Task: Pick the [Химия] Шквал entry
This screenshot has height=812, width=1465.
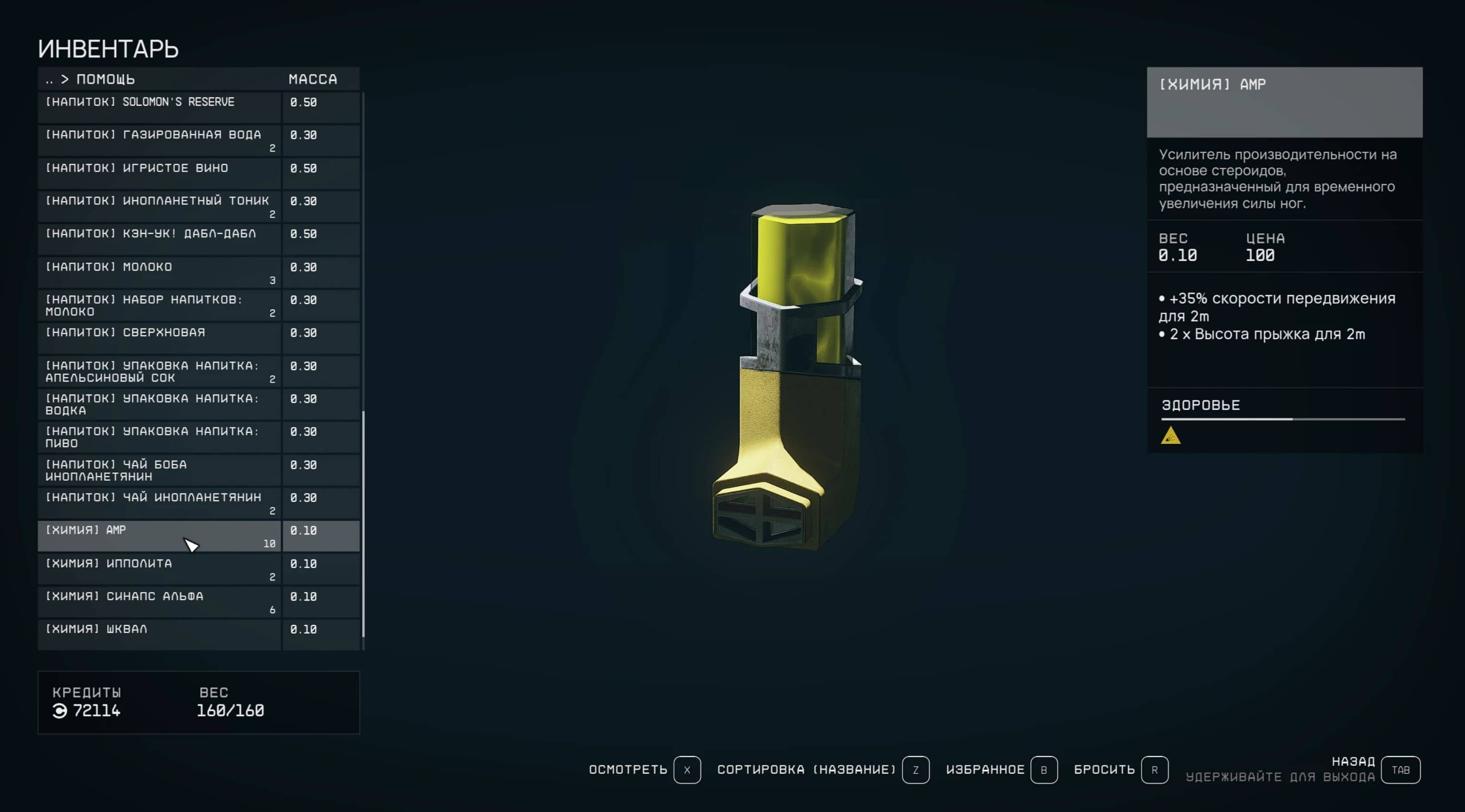Action: 159,635
